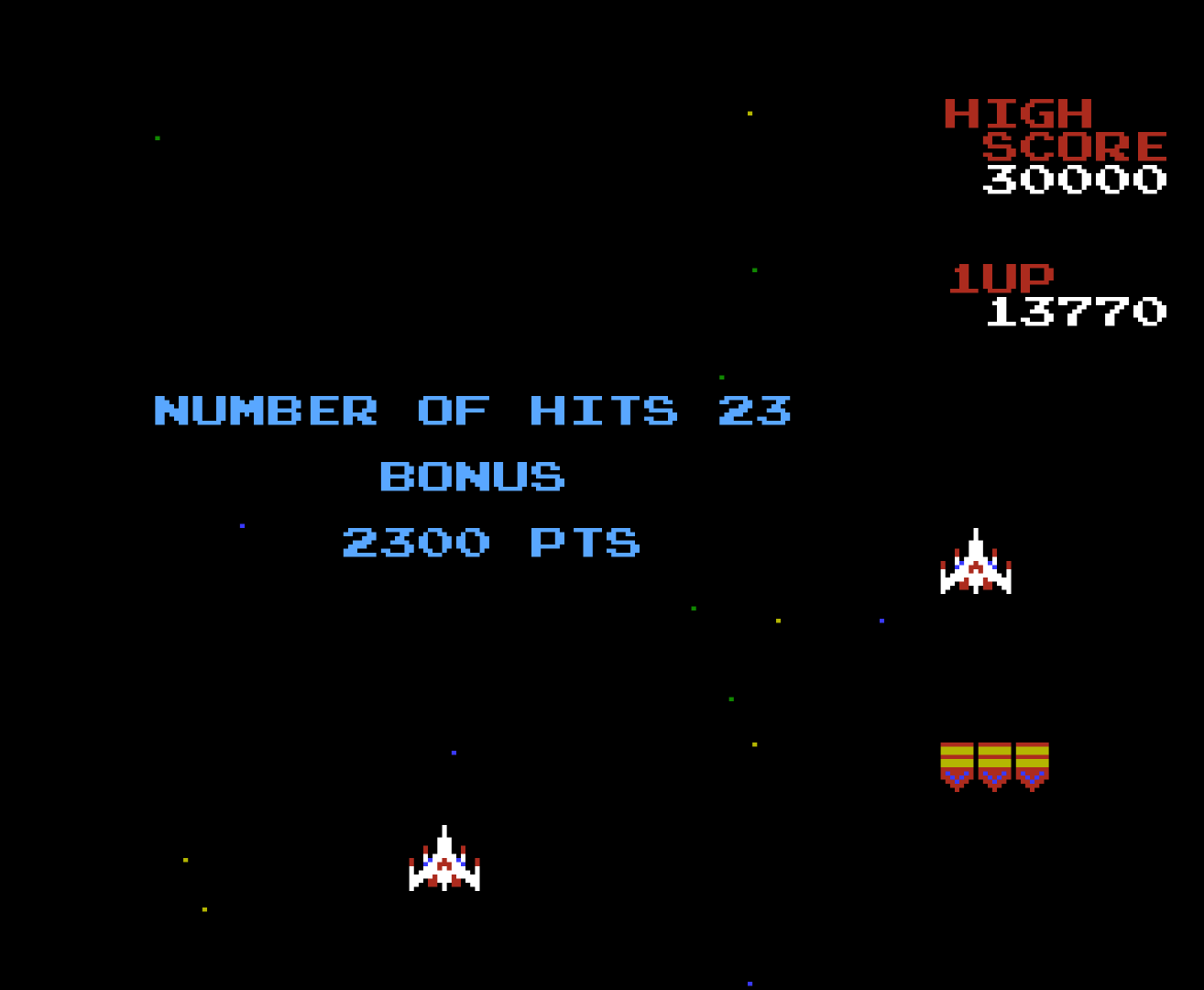1204x990 pixels.
Task: Select the NUMBER OF HITS 23 text
Action: click(475, 412)
